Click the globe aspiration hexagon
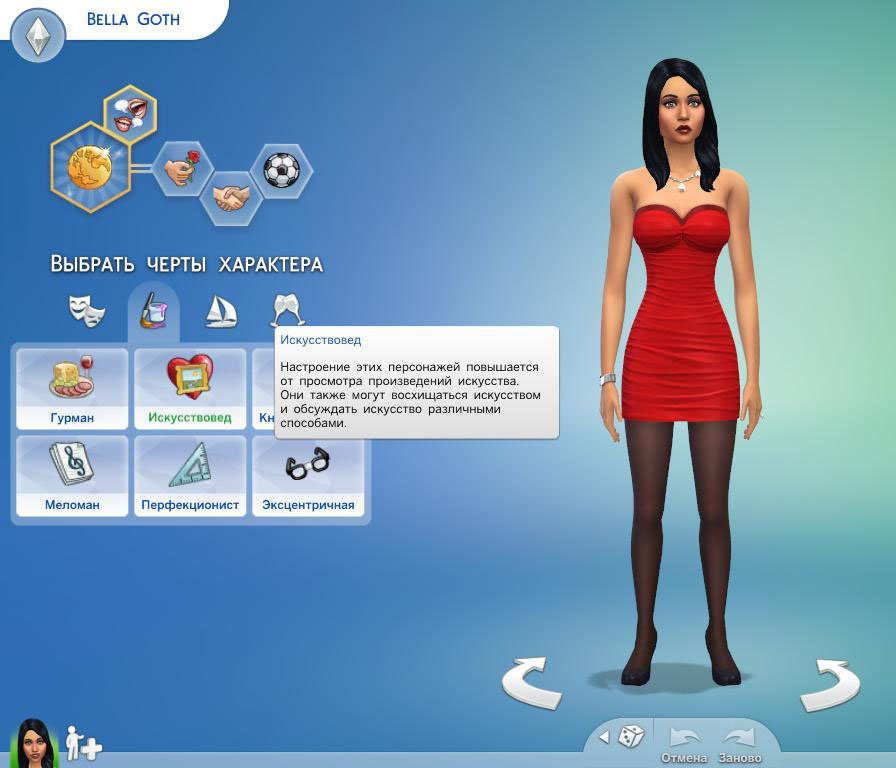Viewport: 896px width, 768px height. point(91,167)
